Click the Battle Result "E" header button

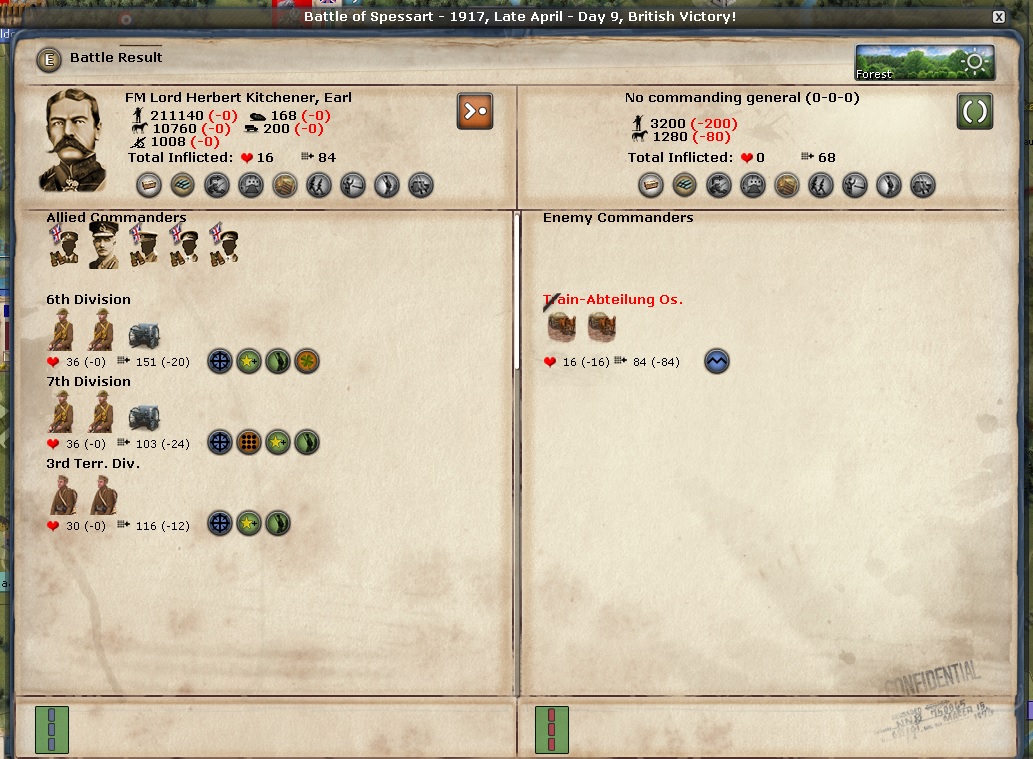pos(48,59)
